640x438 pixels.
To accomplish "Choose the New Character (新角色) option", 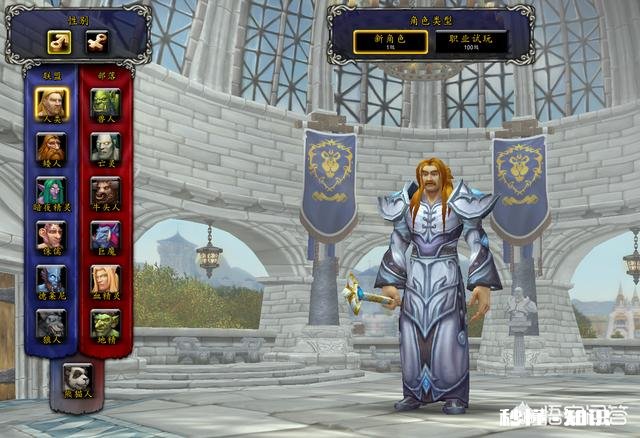I will (x=390, y=41).
